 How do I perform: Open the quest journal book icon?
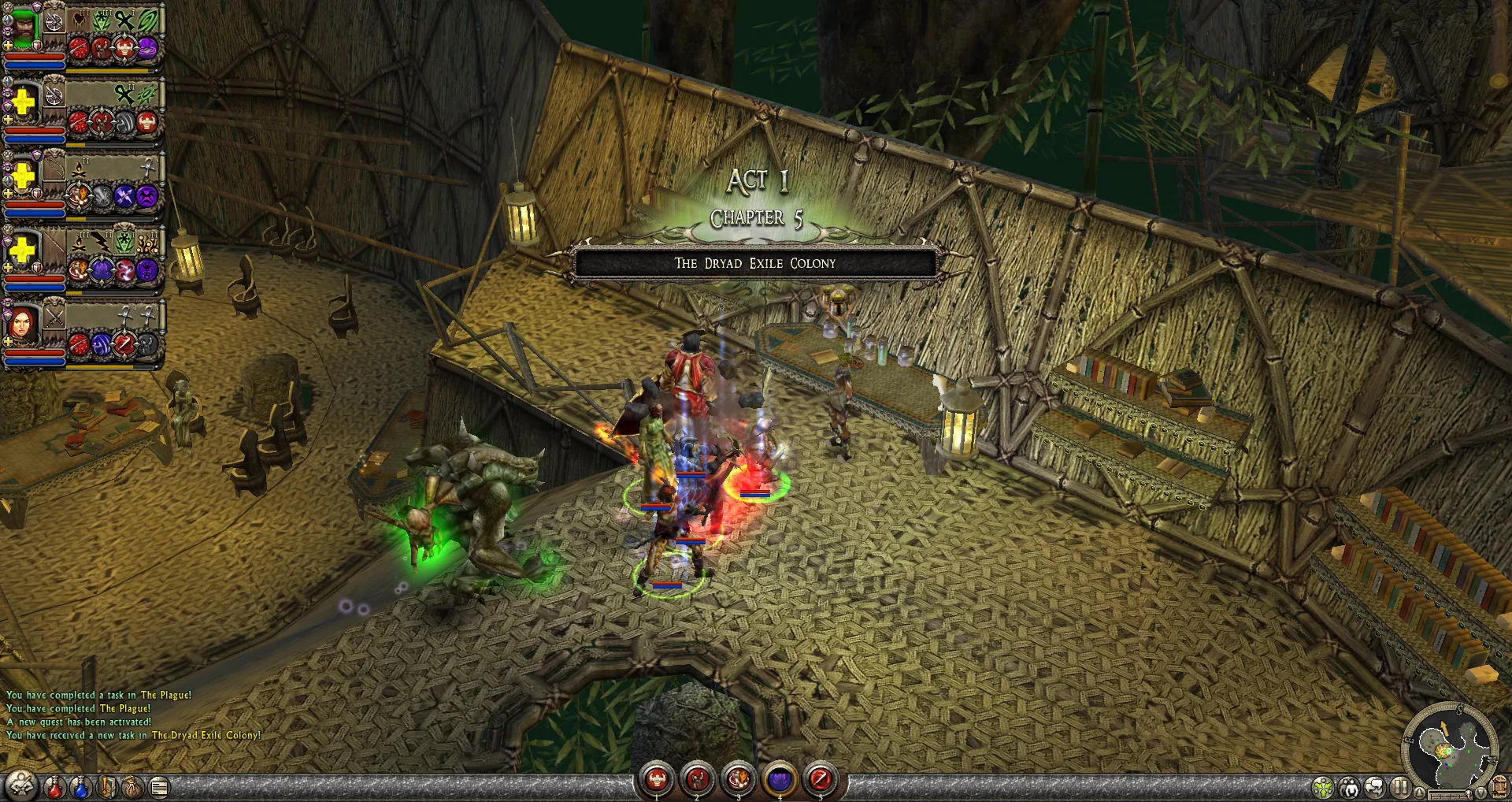pos(108,787)
